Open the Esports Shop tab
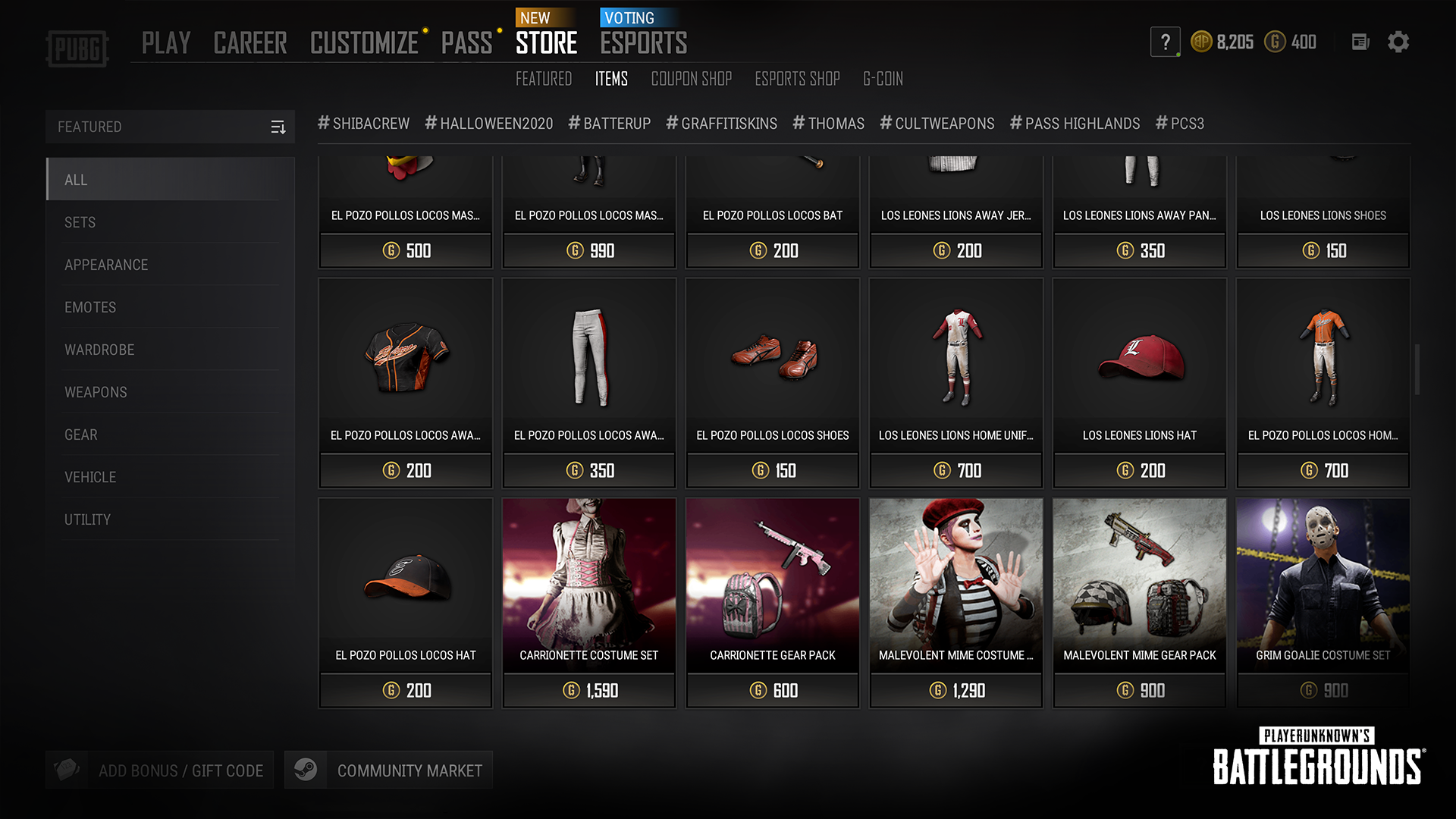 (x=797, y=78)
